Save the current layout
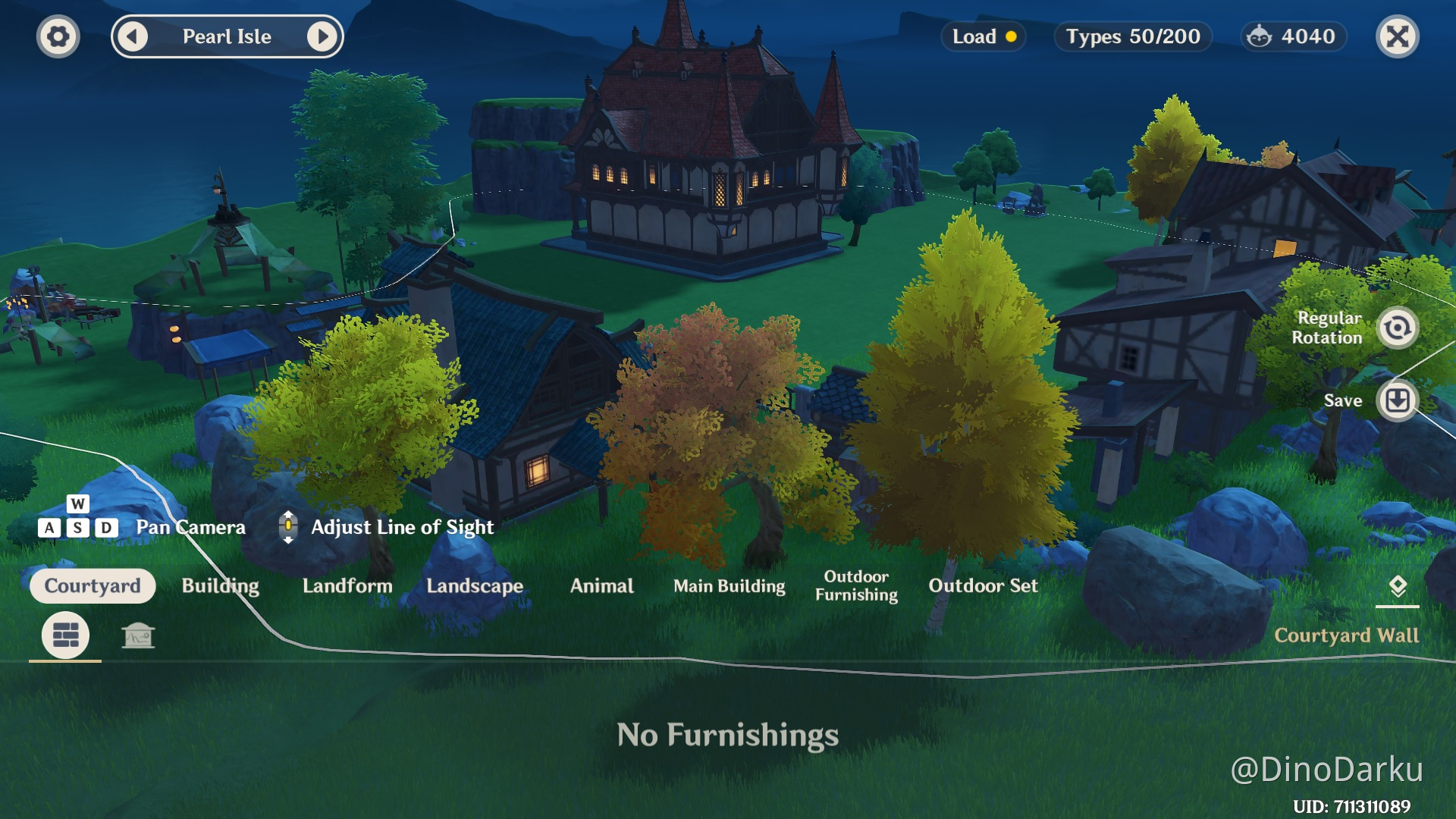 pos(1397,400)
